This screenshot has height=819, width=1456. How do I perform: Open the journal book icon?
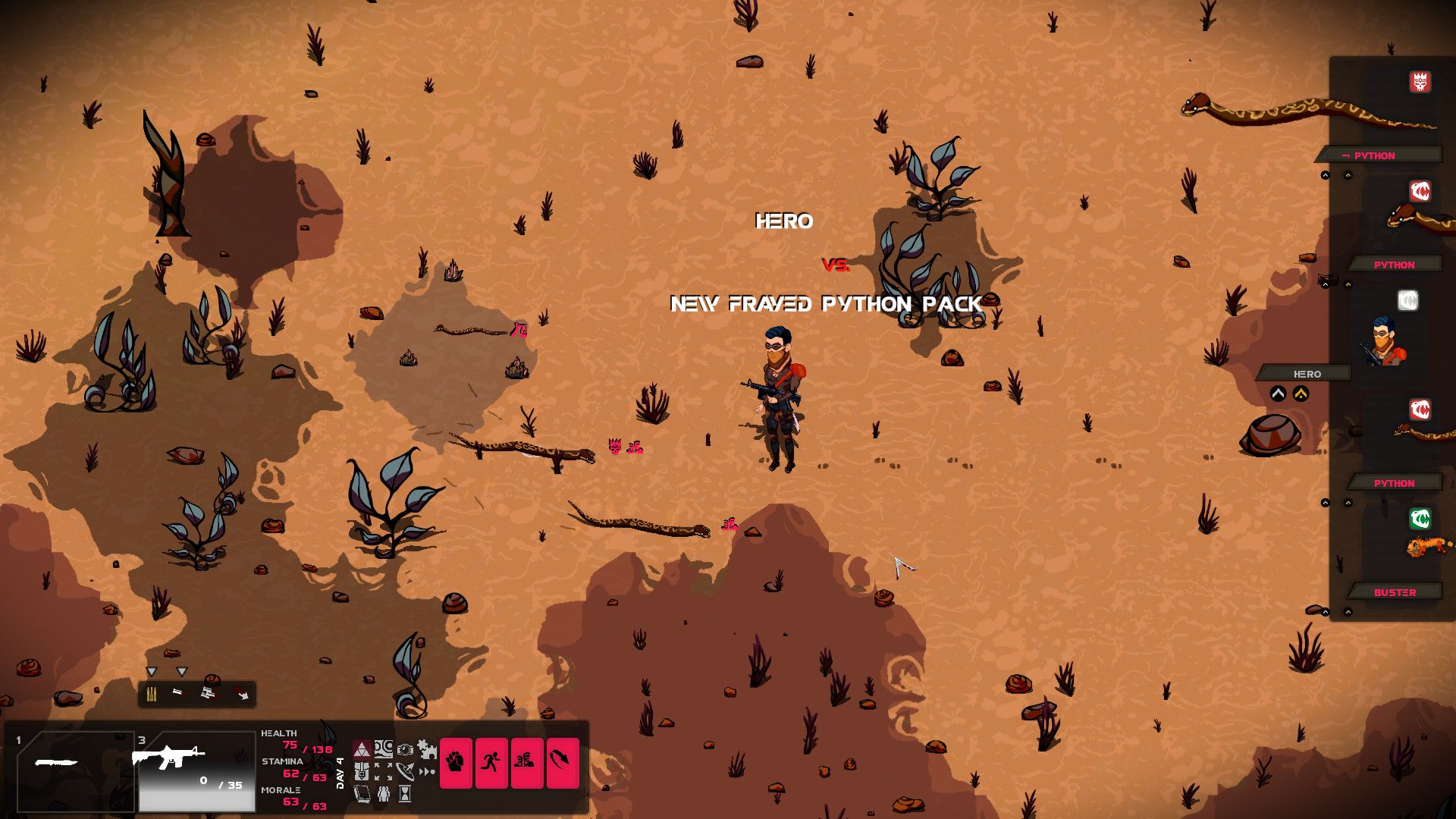click(x=362, y=794)
